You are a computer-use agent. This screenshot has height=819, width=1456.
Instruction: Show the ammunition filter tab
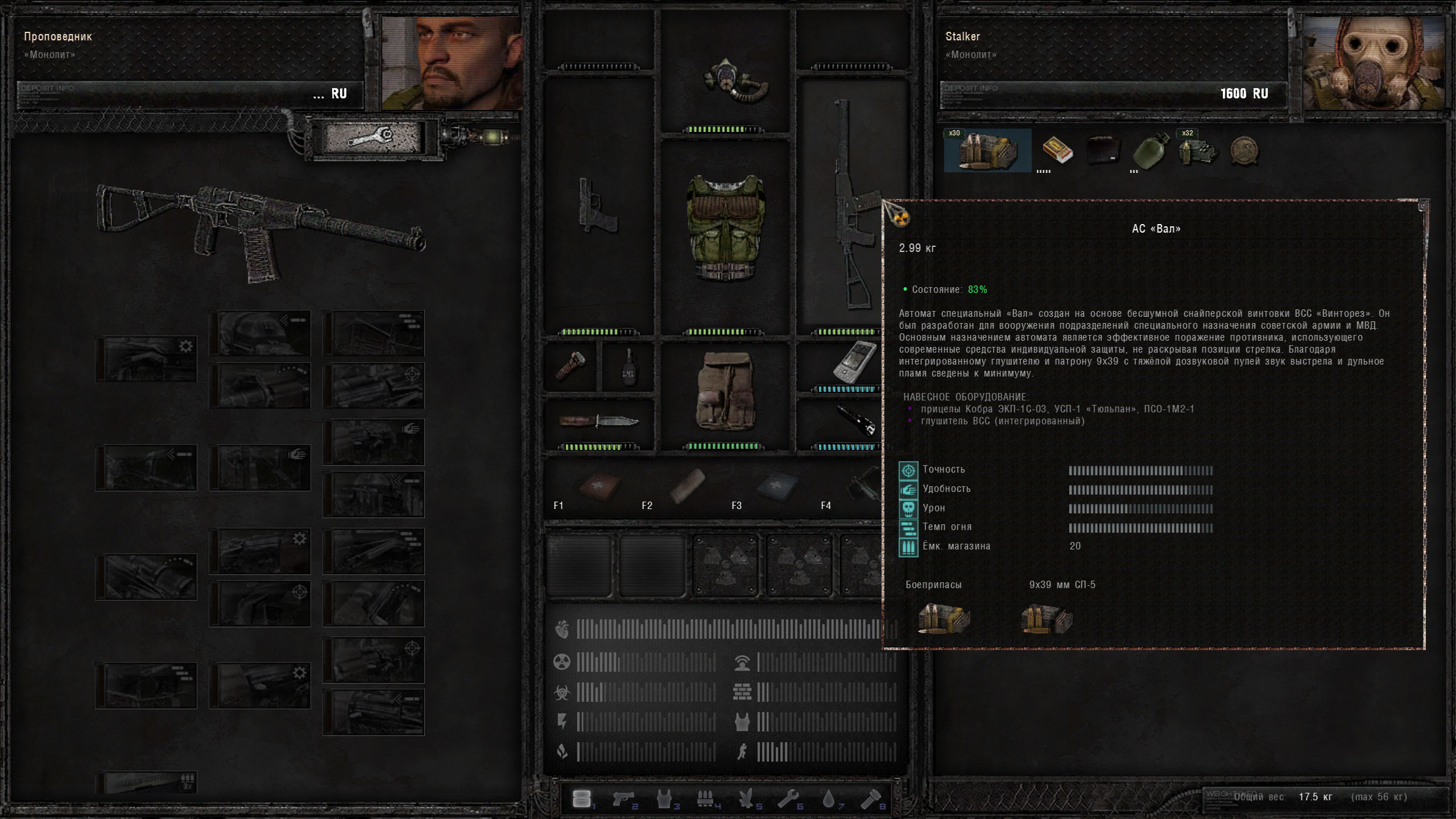(x=706, y=800)
